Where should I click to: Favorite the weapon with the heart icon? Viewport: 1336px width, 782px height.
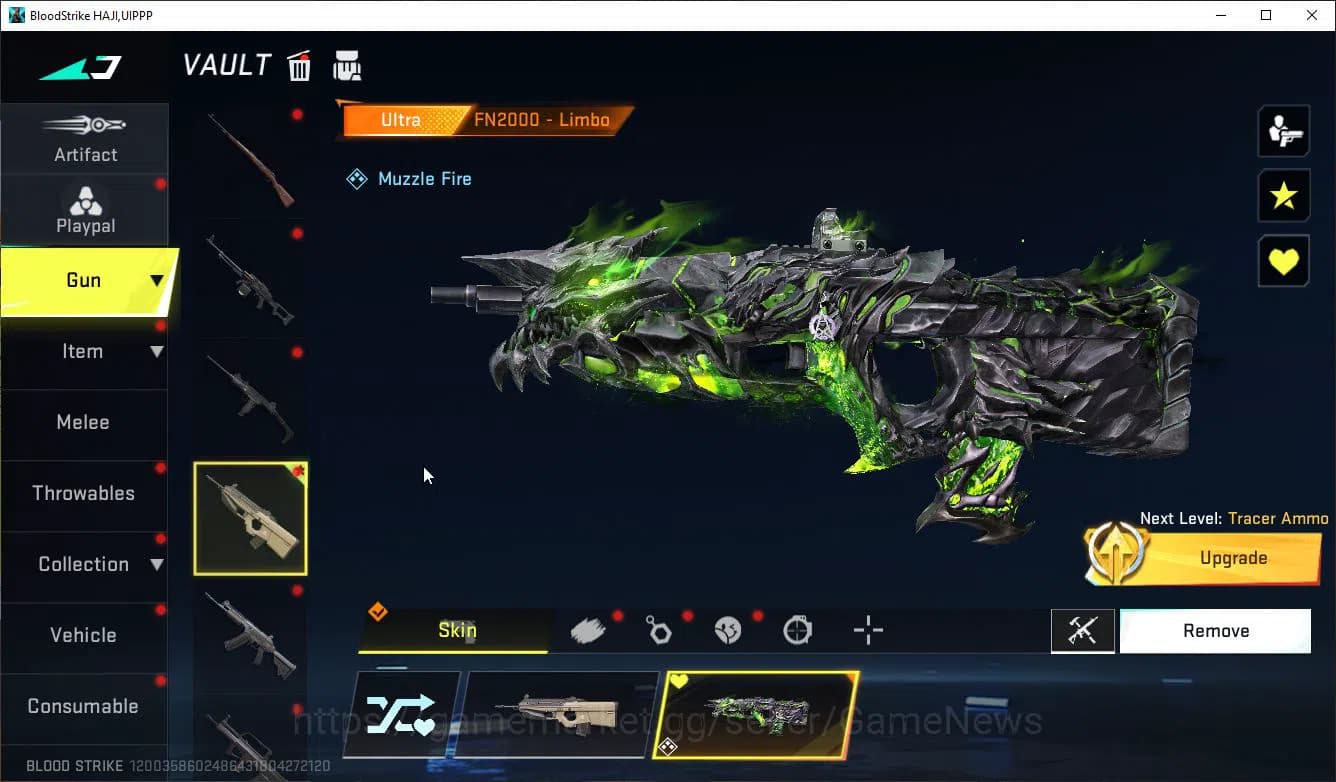1283,260
